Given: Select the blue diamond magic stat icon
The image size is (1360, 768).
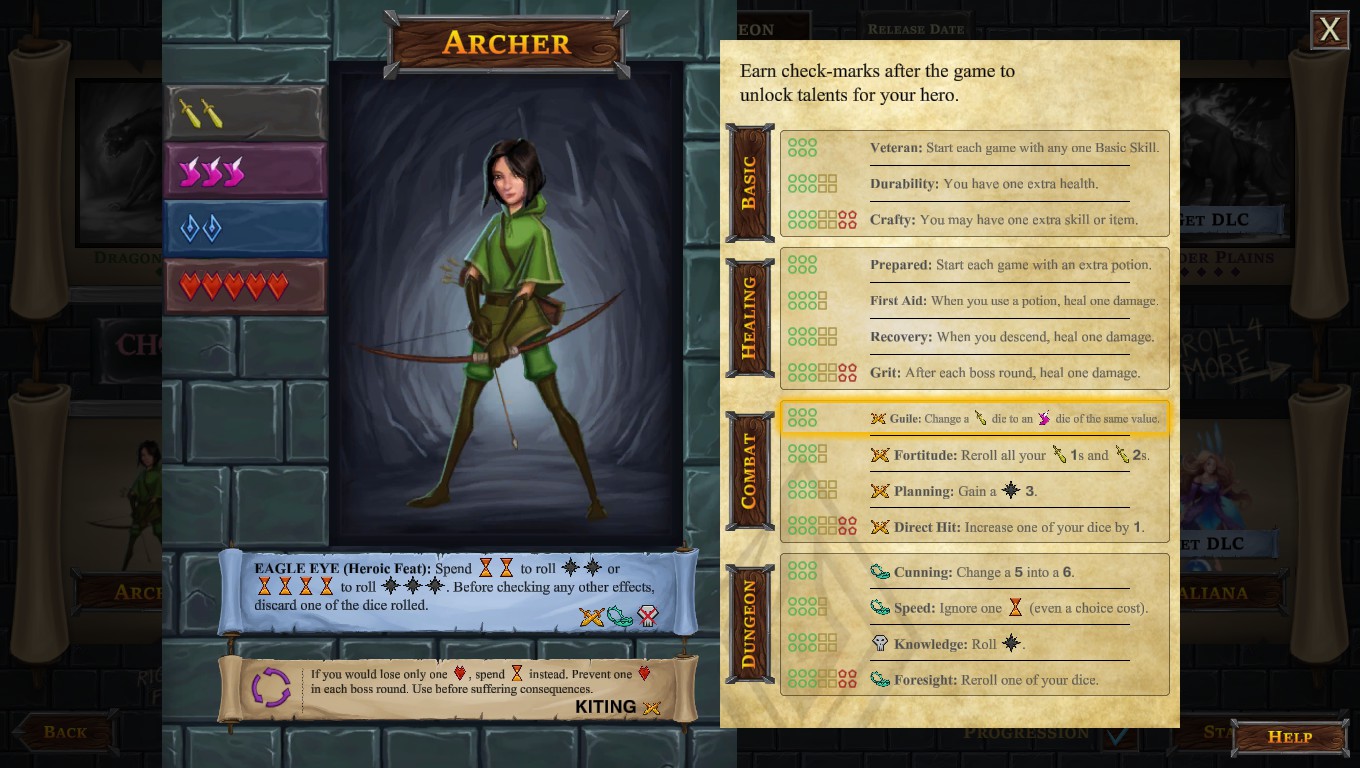Looking at the screenshot, I should click(200, 228).
